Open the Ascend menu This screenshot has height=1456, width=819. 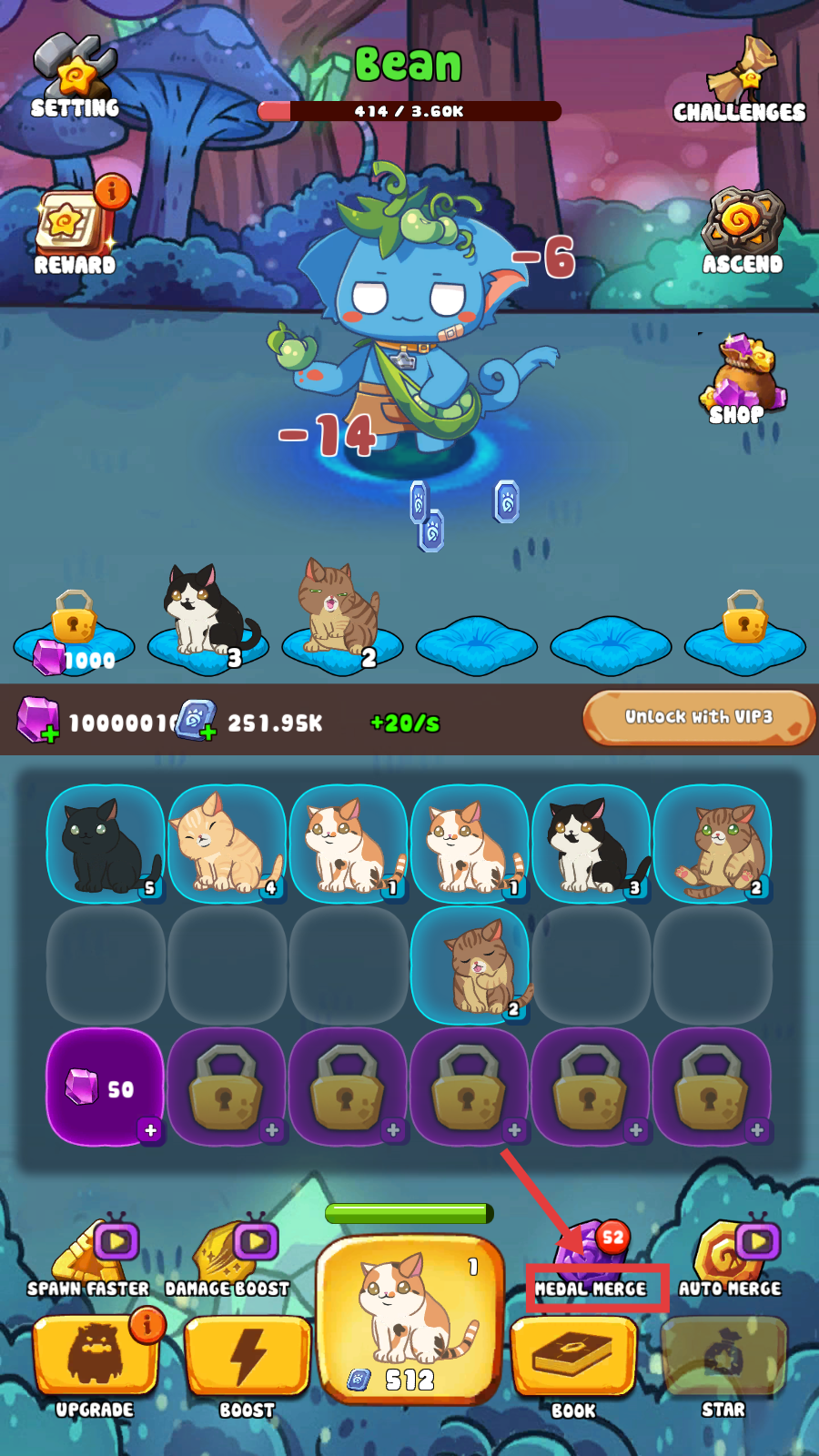pos(743,232)
